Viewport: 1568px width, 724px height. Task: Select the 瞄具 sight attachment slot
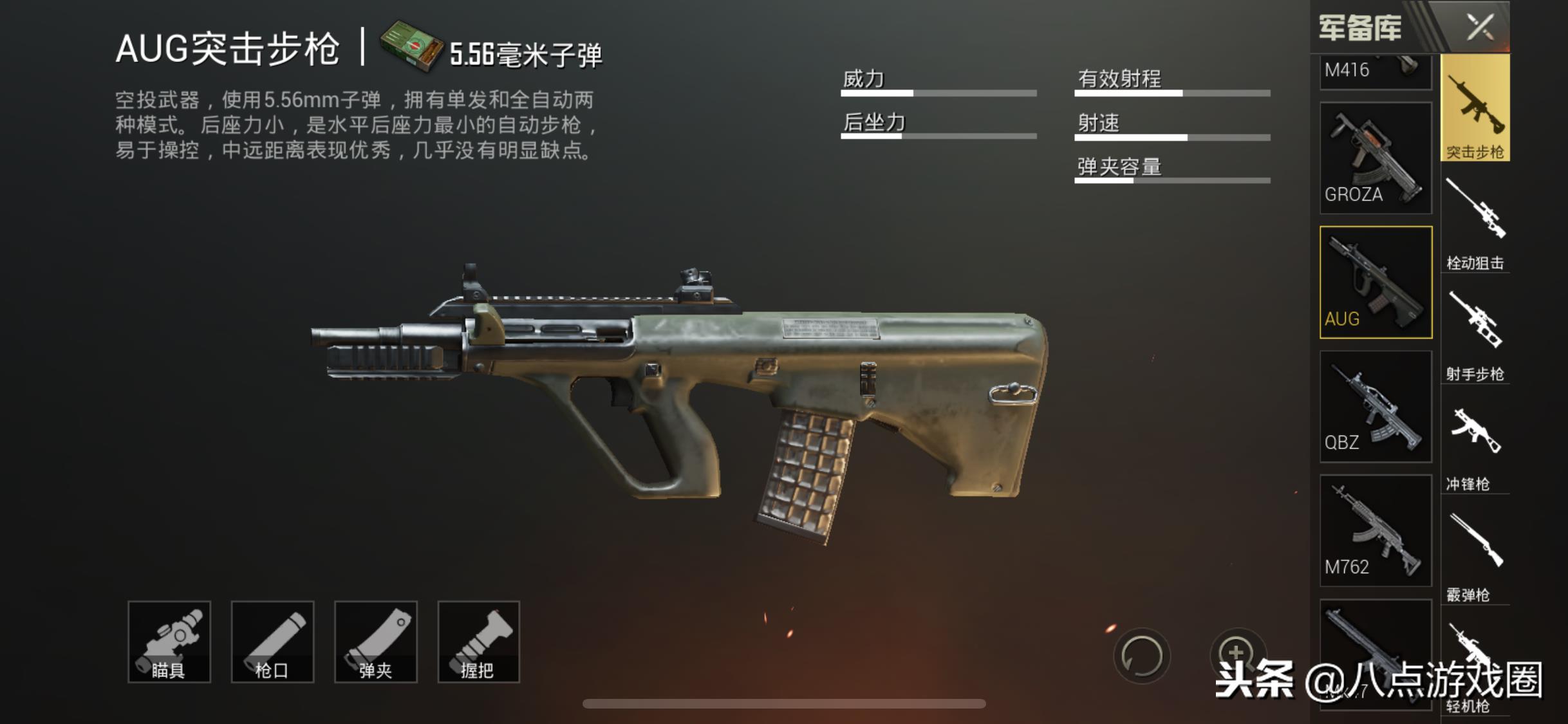coord(169,642)
